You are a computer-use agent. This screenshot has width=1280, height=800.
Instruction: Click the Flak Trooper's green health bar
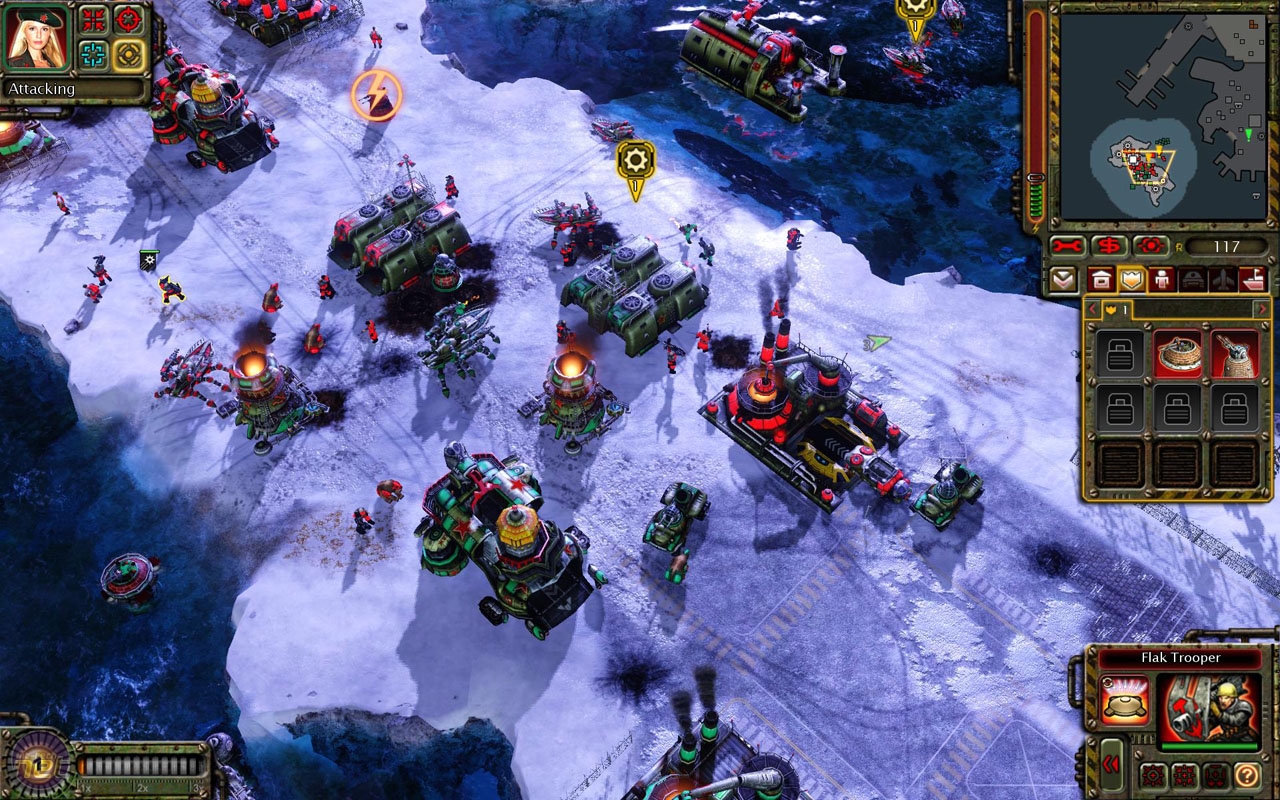click(x=1209, y=746)
